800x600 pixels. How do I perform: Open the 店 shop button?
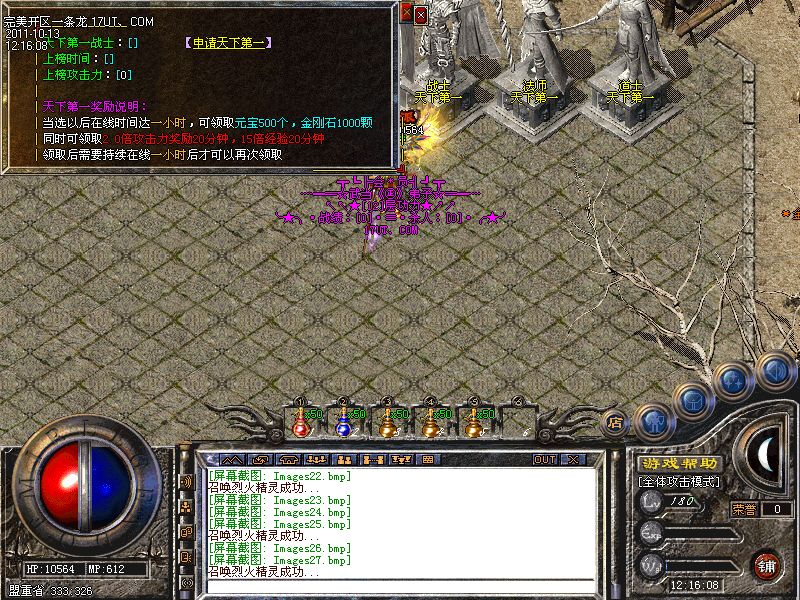pos(615,422)
